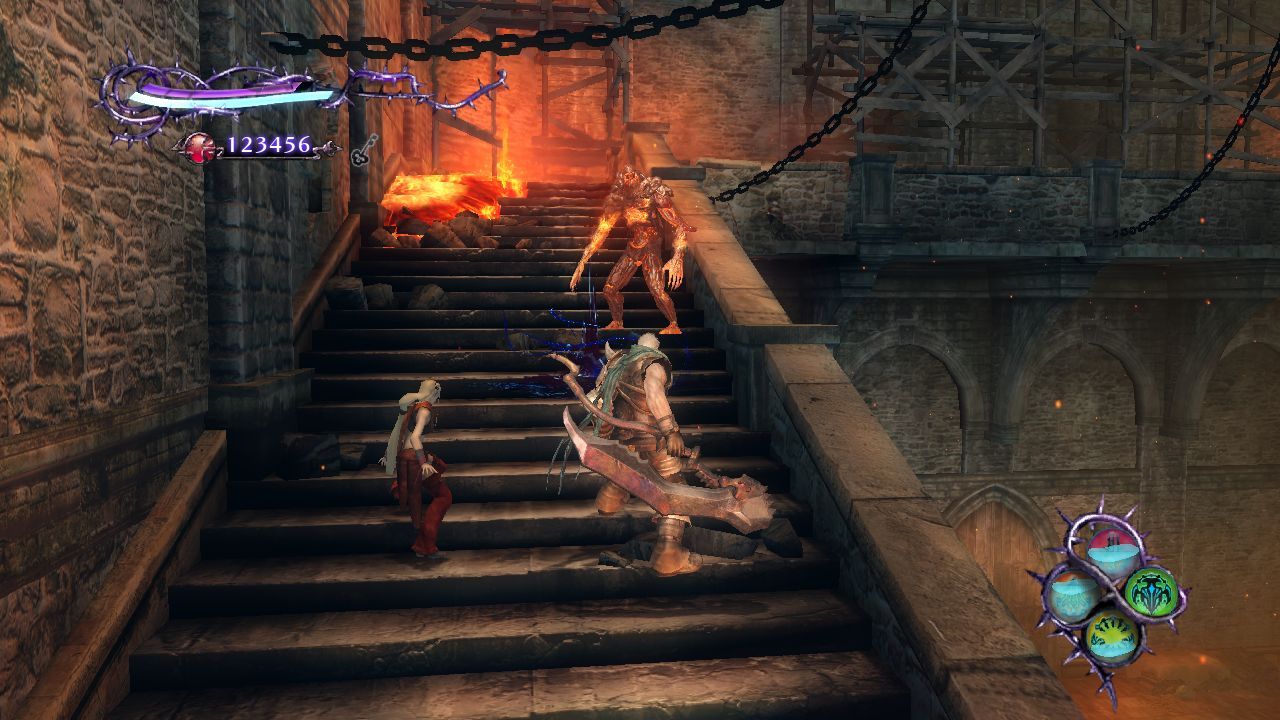The width and height of the screenshot is (1280, 720).
Task: Select the teal water relic orb on the left
Action: coord(1072,592)
